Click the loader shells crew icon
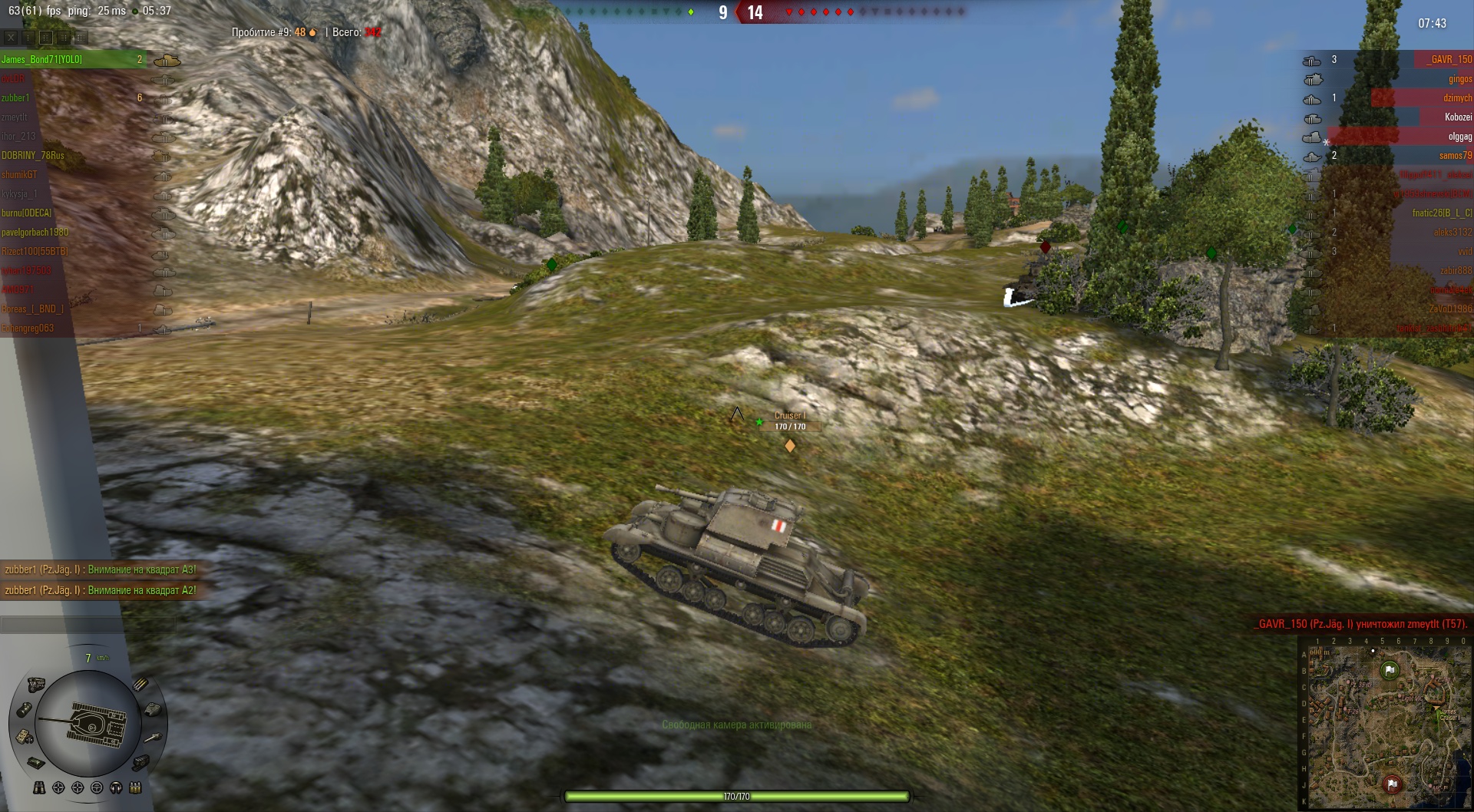The height and width of the screenshot is (812, 1474). 136,787
